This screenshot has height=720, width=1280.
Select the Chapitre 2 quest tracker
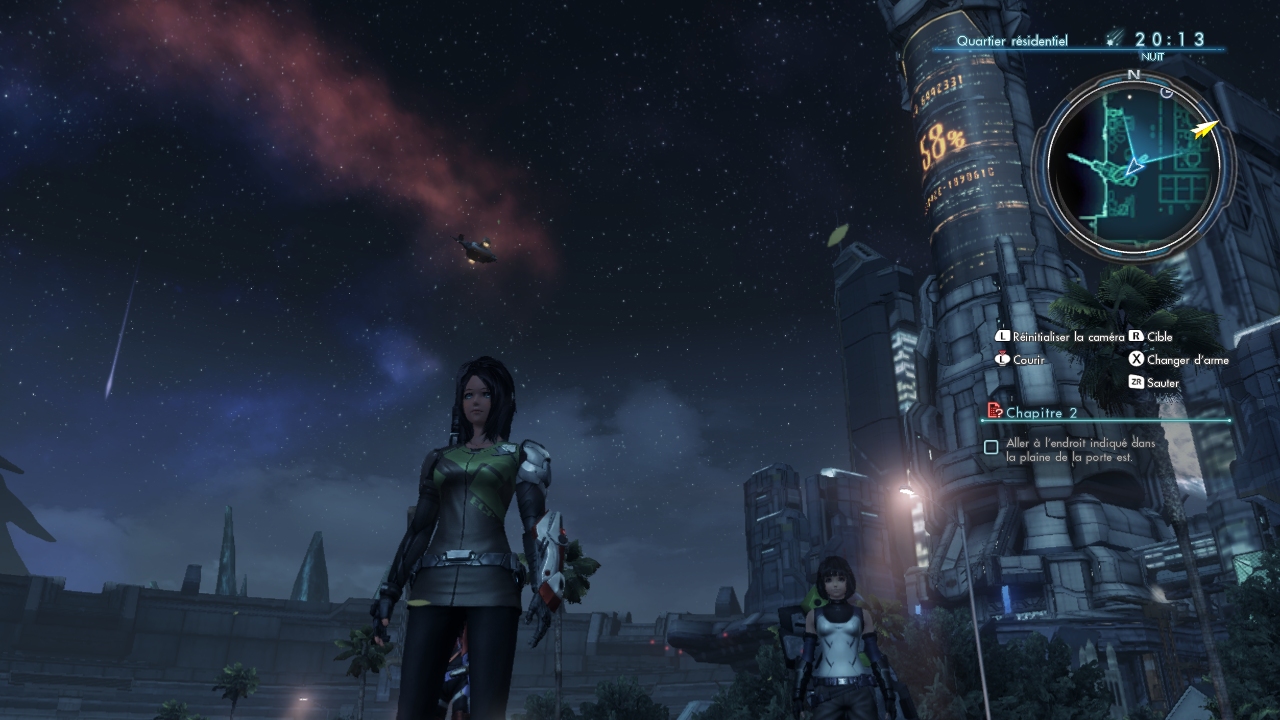coord(1041,412)
